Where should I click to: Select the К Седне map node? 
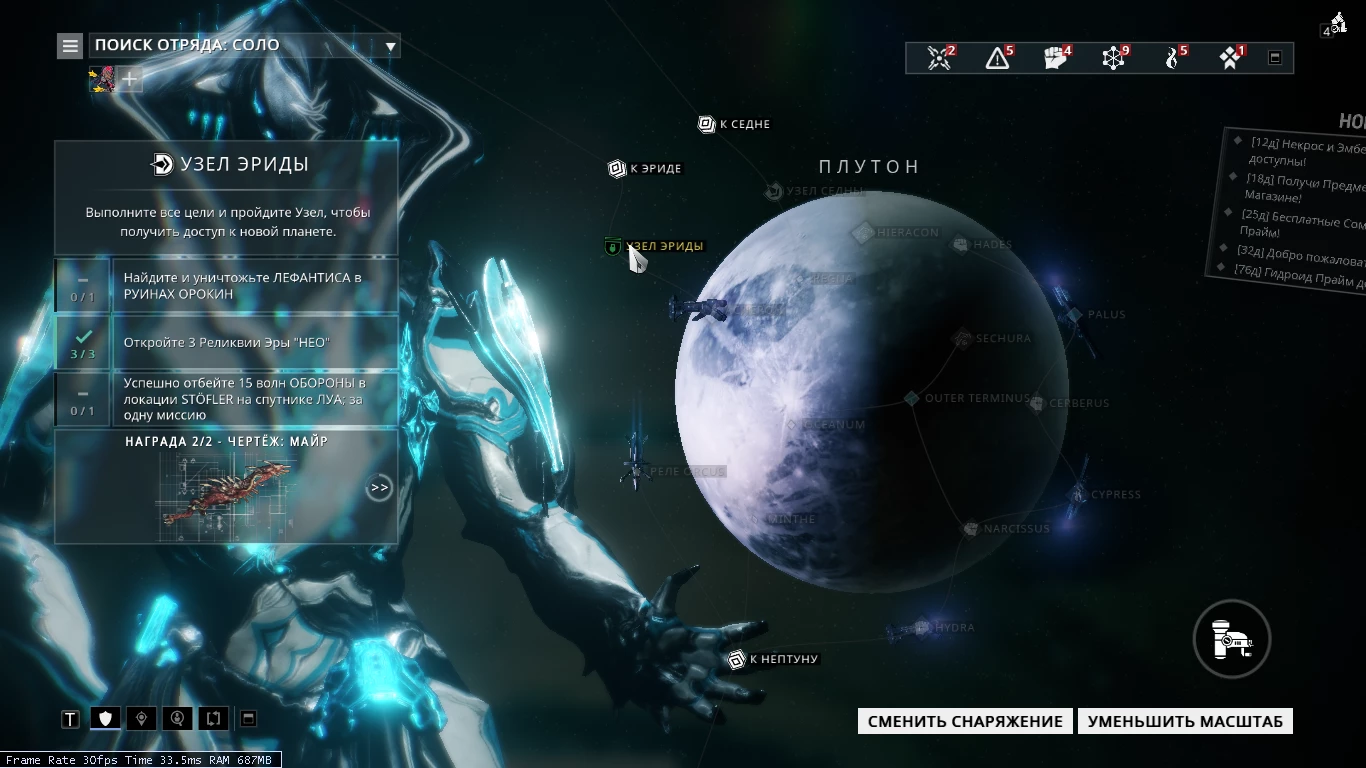[706, 124]
